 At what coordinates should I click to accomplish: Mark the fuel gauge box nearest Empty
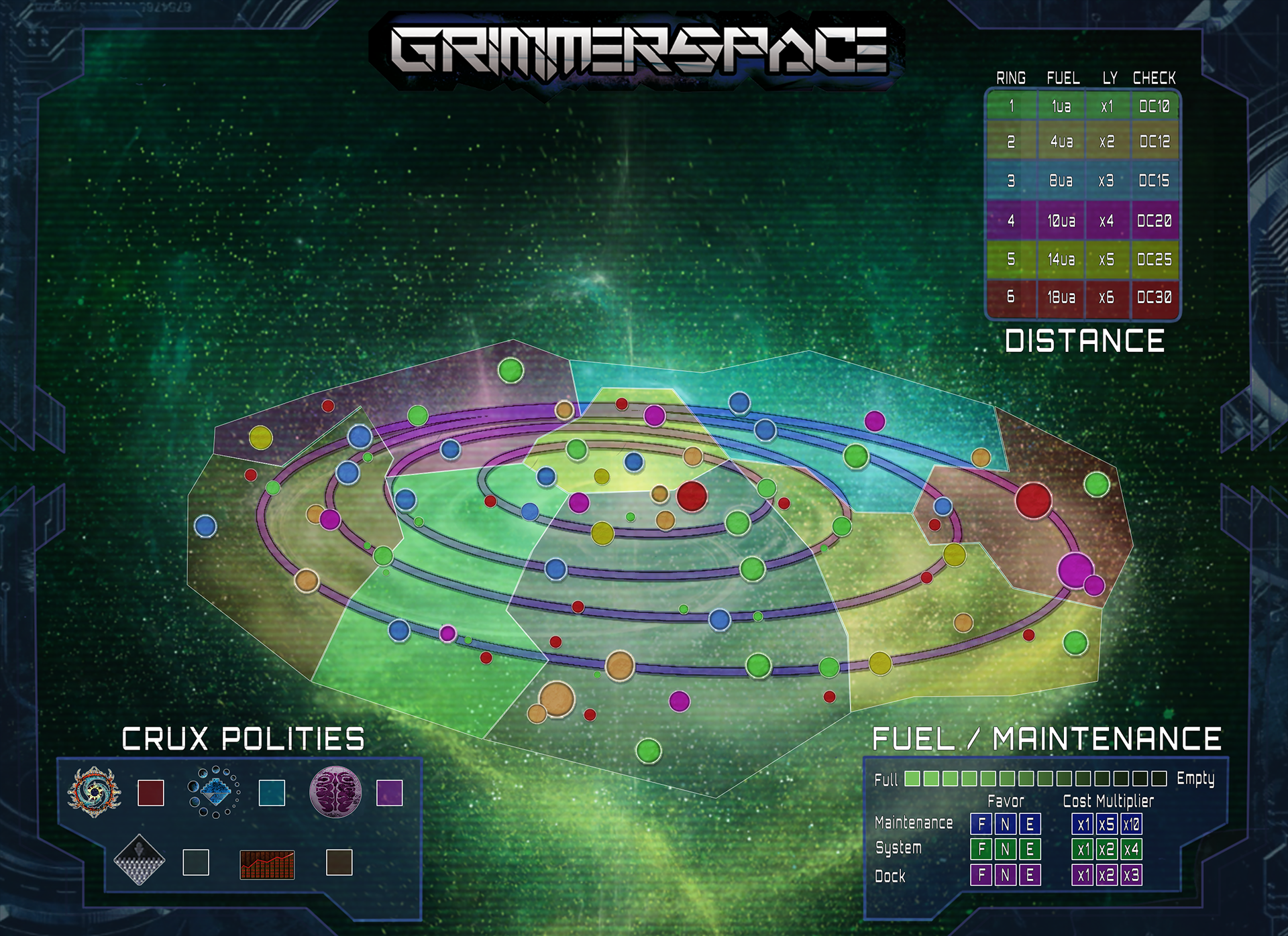[x=1159, y=778]
